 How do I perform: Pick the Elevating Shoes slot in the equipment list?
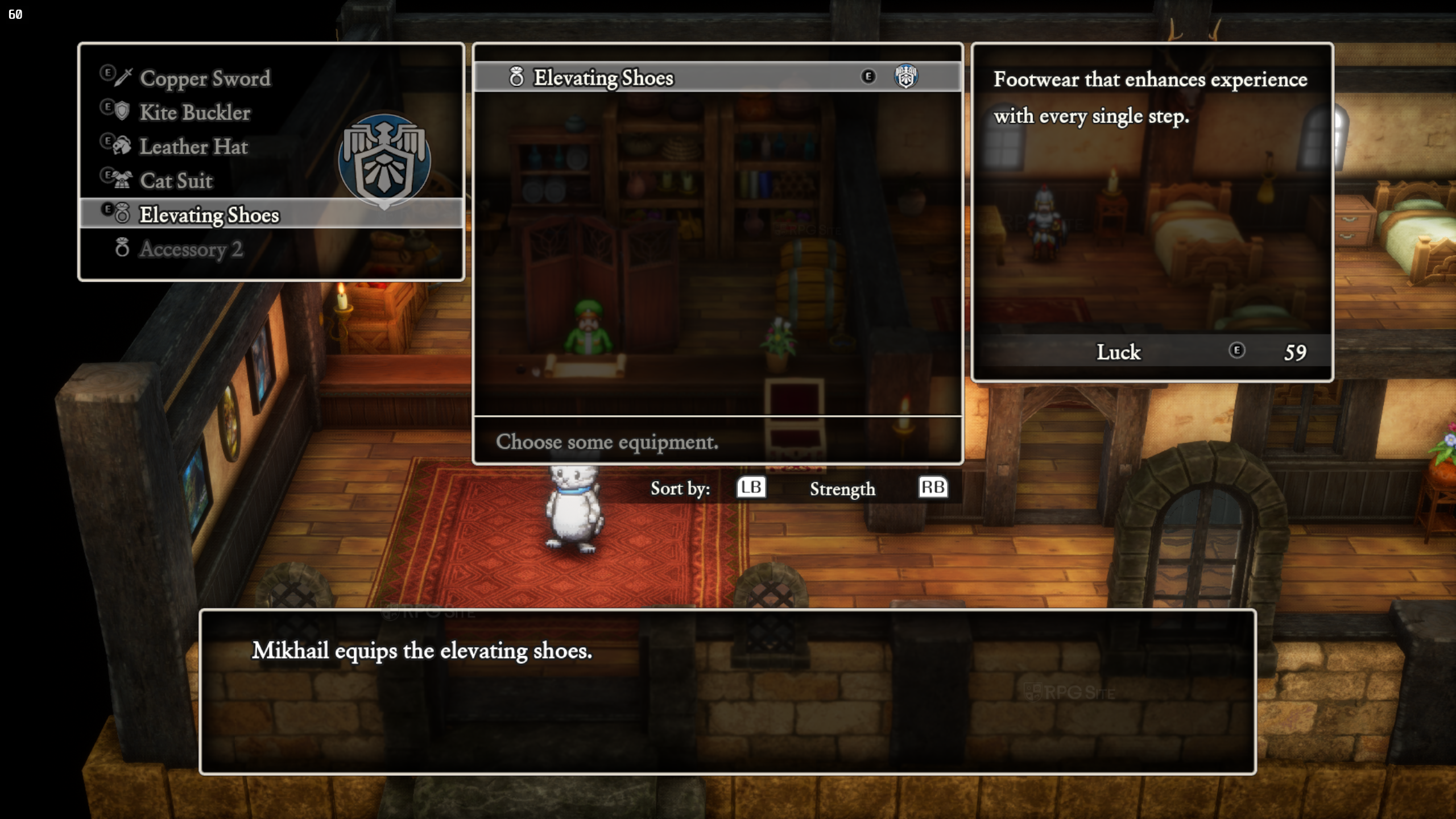click(x=209, y=215)
